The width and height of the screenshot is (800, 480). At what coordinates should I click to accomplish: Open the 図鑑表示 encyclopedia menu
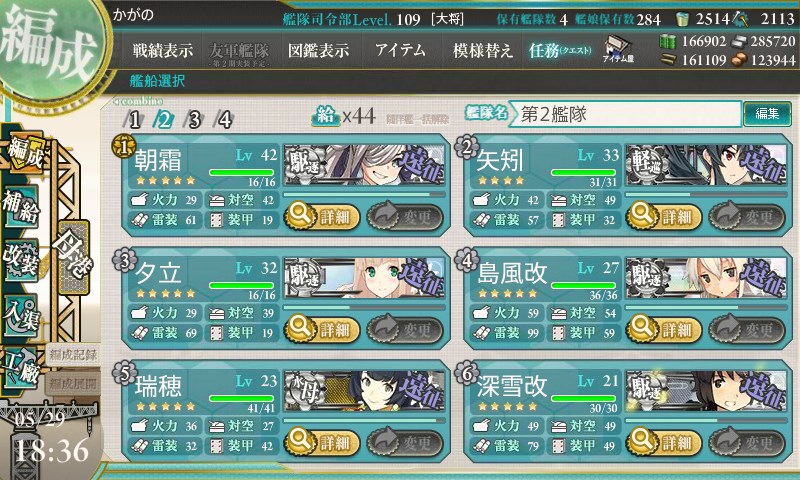click(318, 49)
